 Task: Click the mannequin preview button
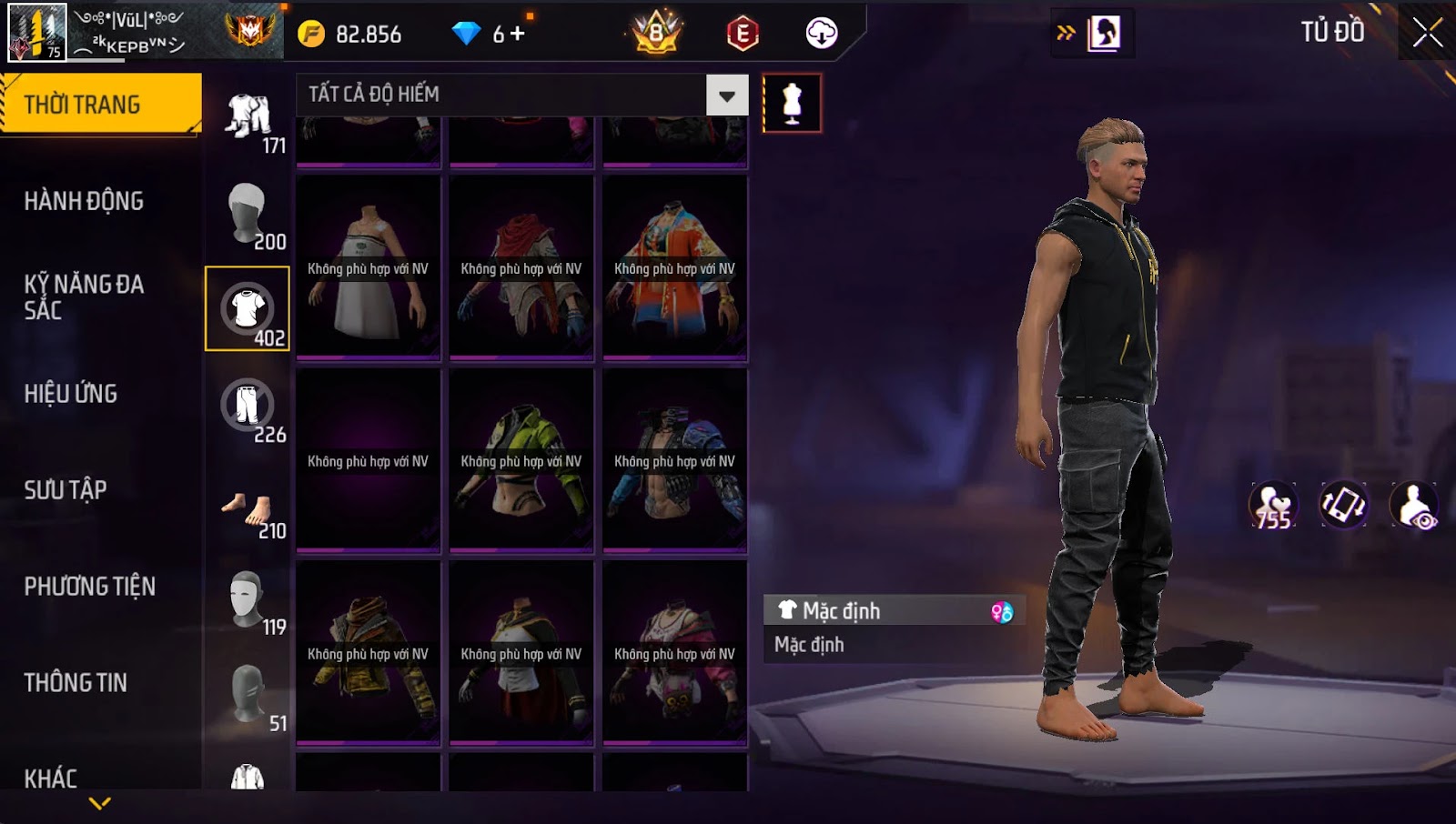pyautogui.click(x=792, y=104)
